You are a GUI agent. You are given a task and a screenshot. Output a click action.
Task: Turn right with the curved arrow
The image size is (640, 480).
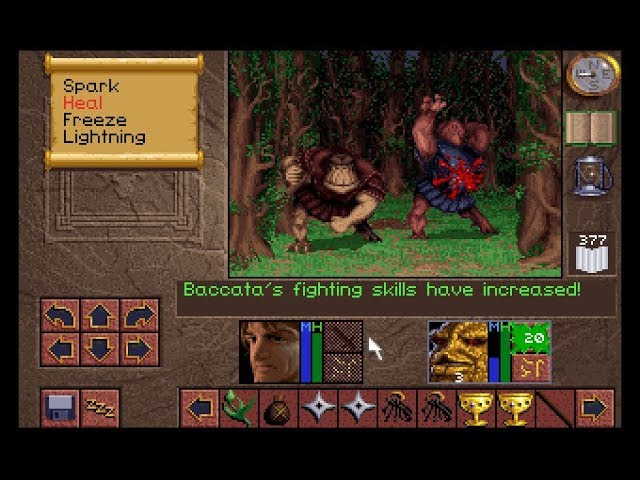pos(139,316)
